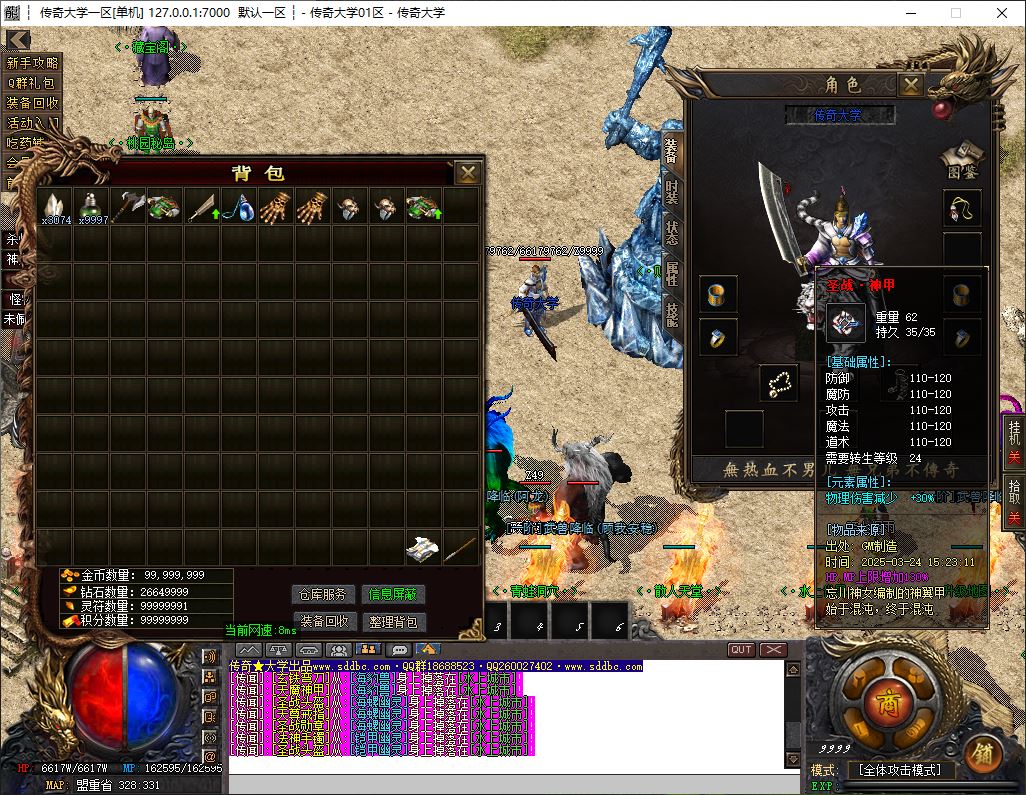The width and height of the screenshot is (1026, 795).
Task: Sort the bag with 整理背包
Action: (x=393, y=621)
